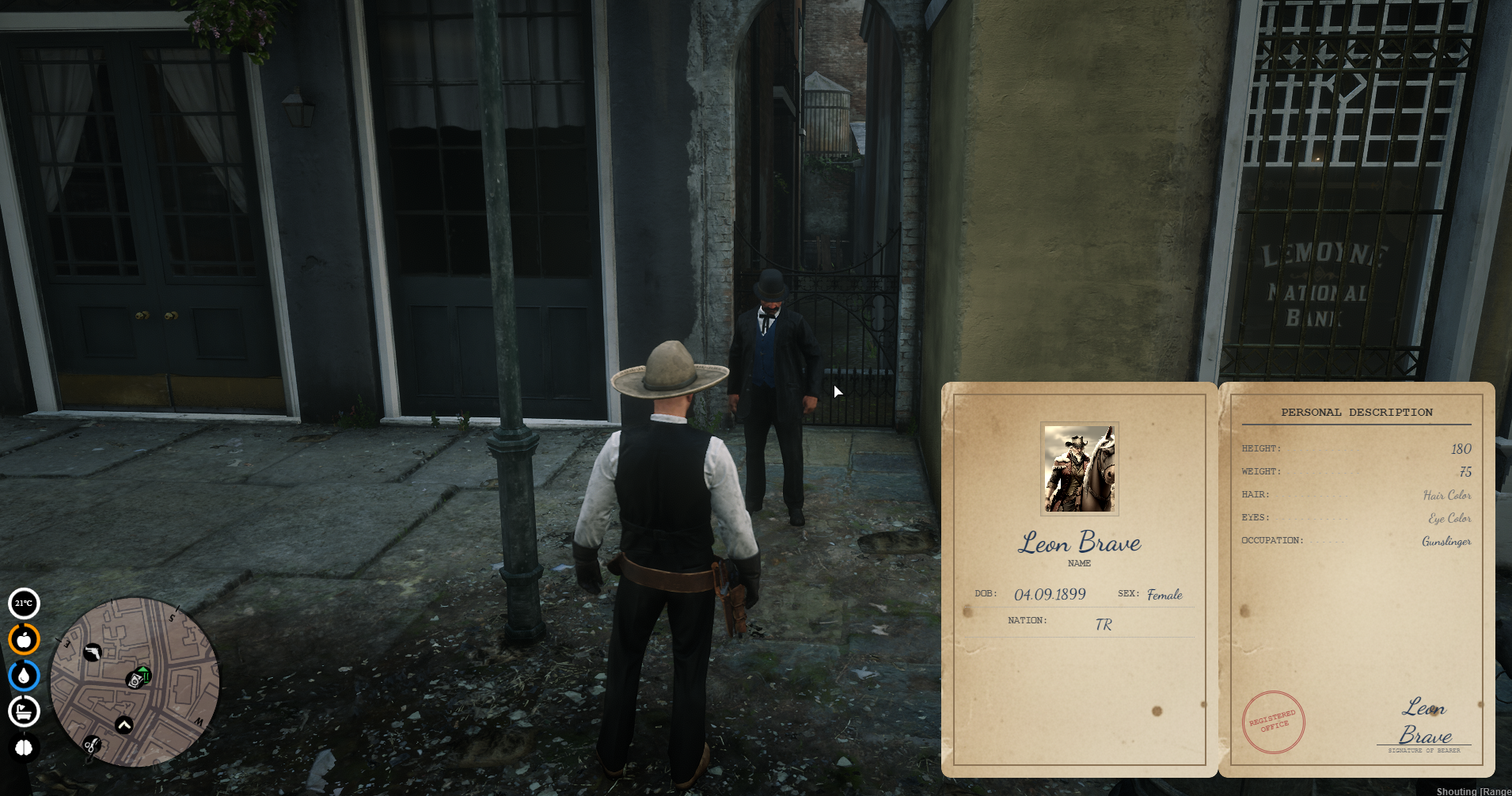Edit the Height value 180
This screenshot has height=796, width=1512.
1461,449
